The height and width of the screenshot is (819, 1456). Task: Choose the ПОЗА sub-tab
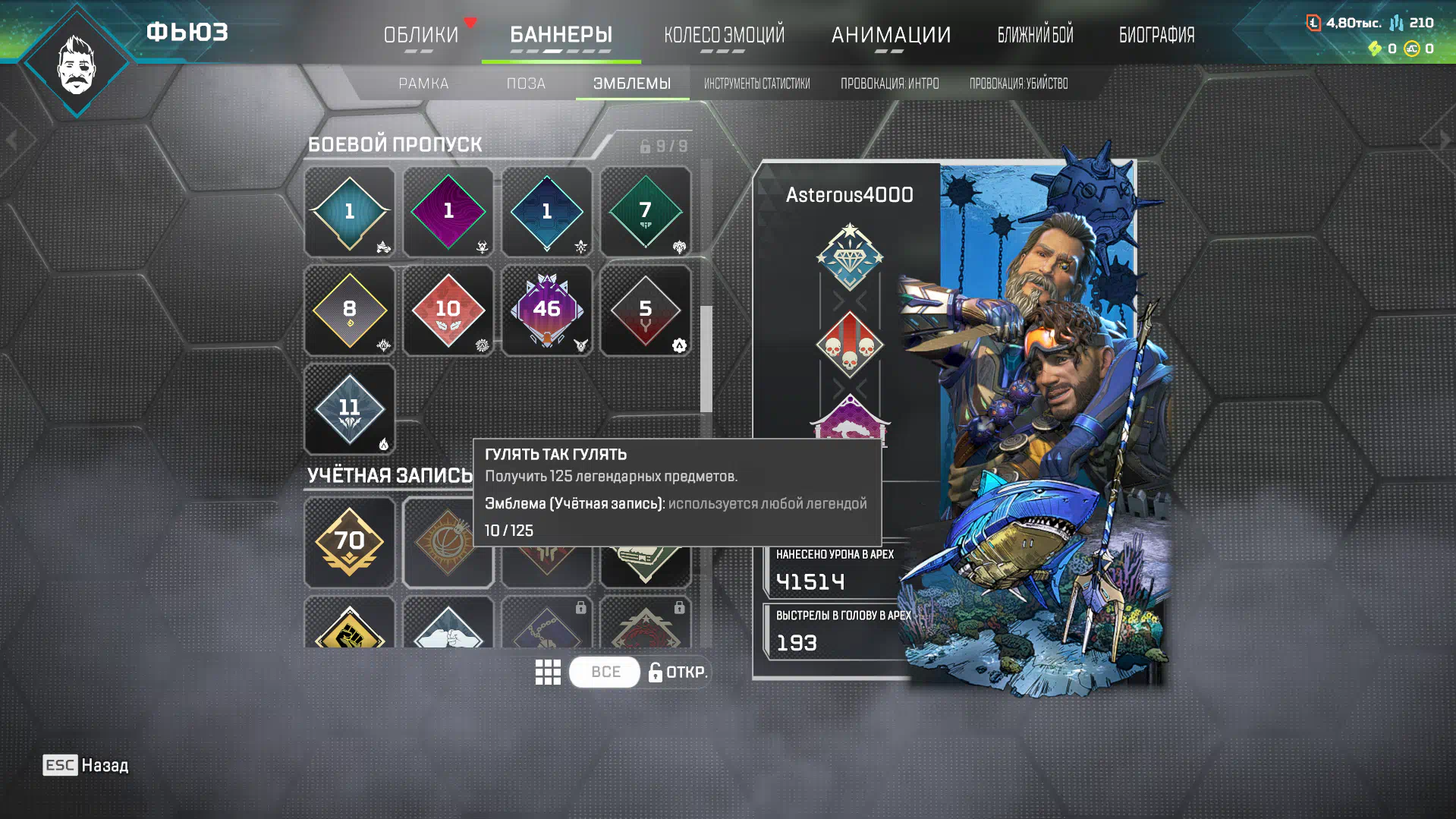pyautogui.click(x=526, y=83)
